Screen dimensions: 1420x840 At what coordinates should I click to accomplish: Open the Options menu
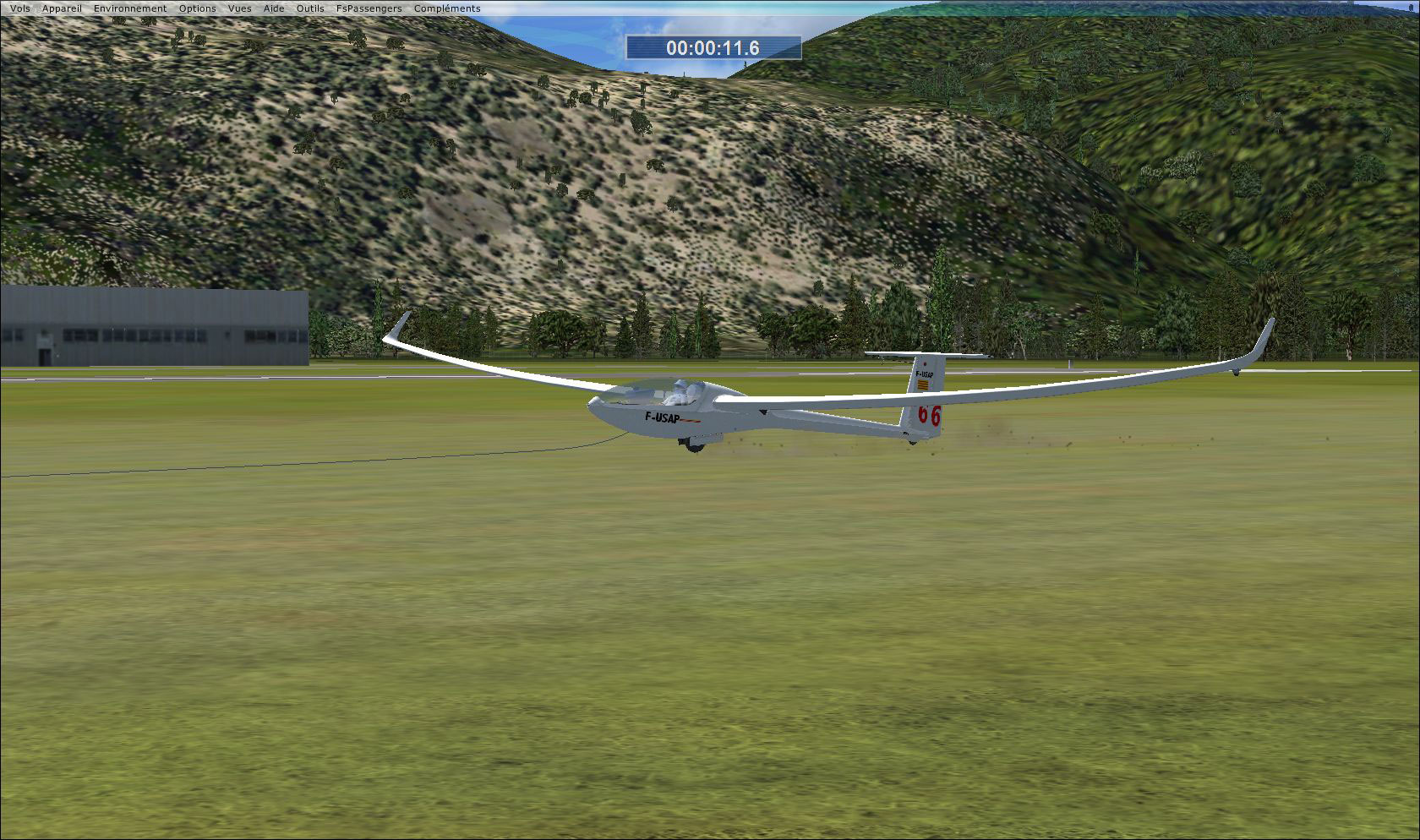[x=197, y=8]
